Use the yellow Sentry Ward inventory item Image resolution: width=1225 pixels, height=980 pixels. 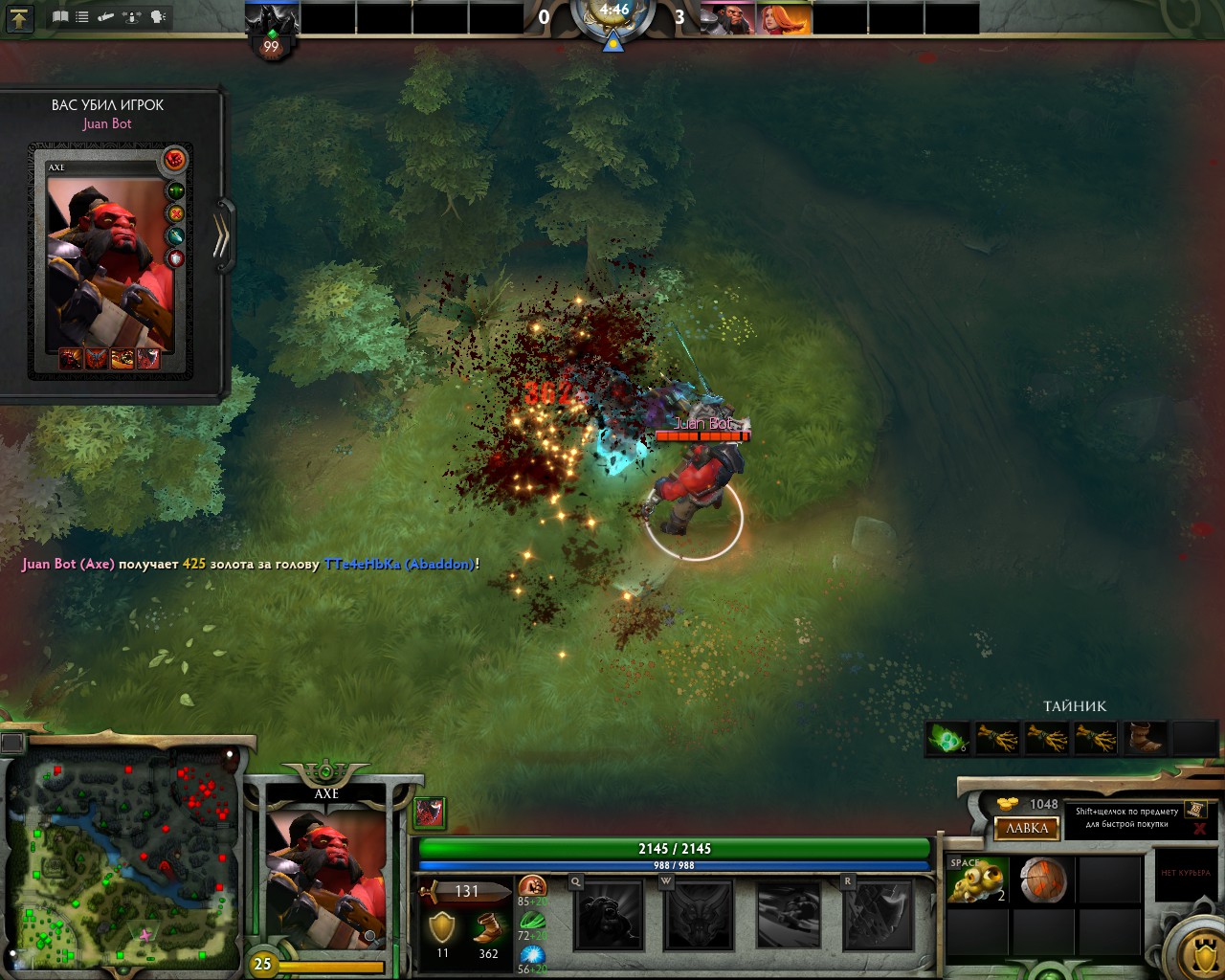coord(977,881)
